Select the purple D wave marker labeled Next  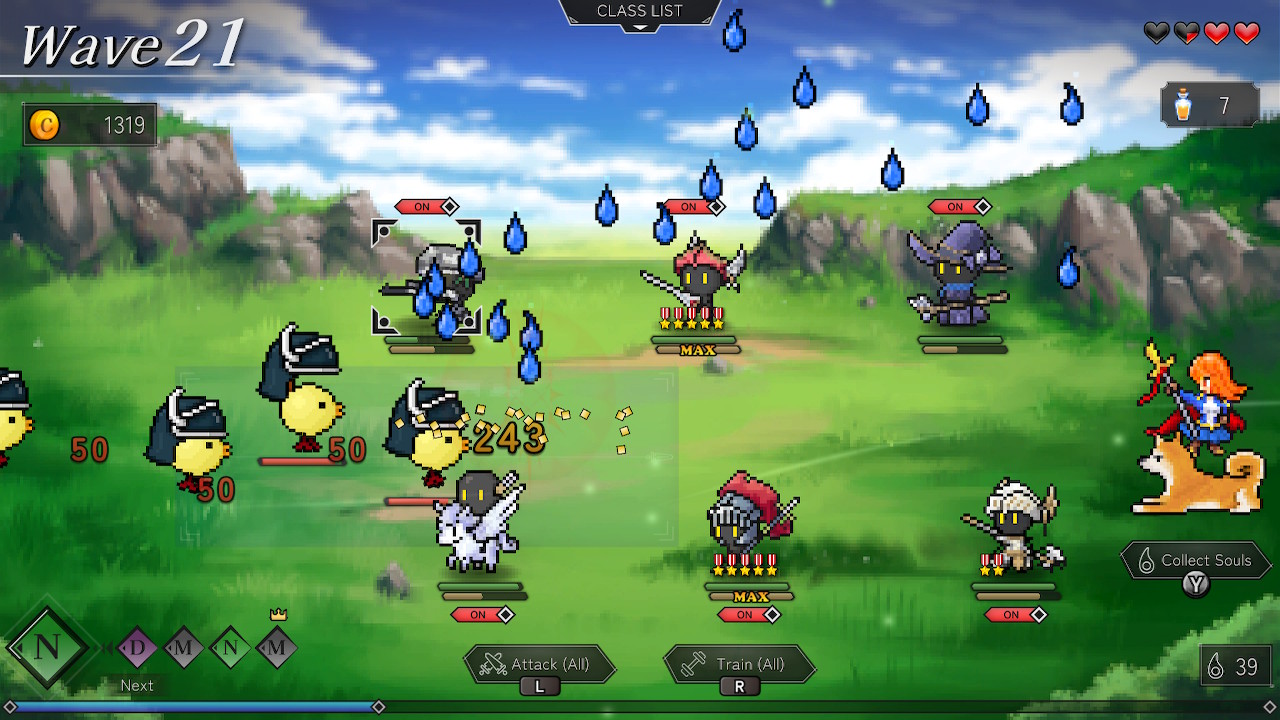click(x=135, y=645)
